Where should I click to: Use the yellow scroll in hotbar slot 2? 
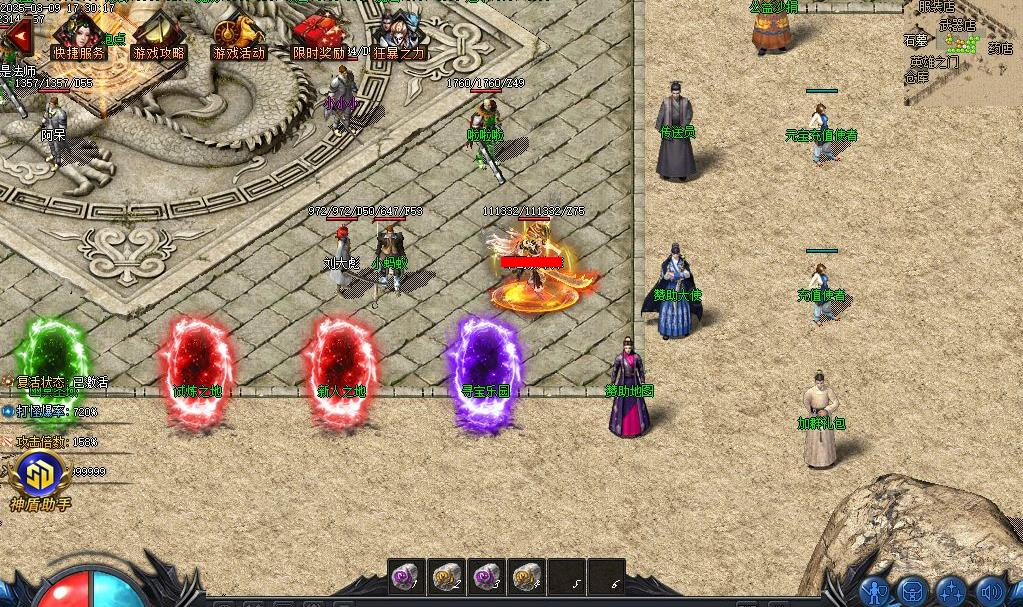point(446,577)
